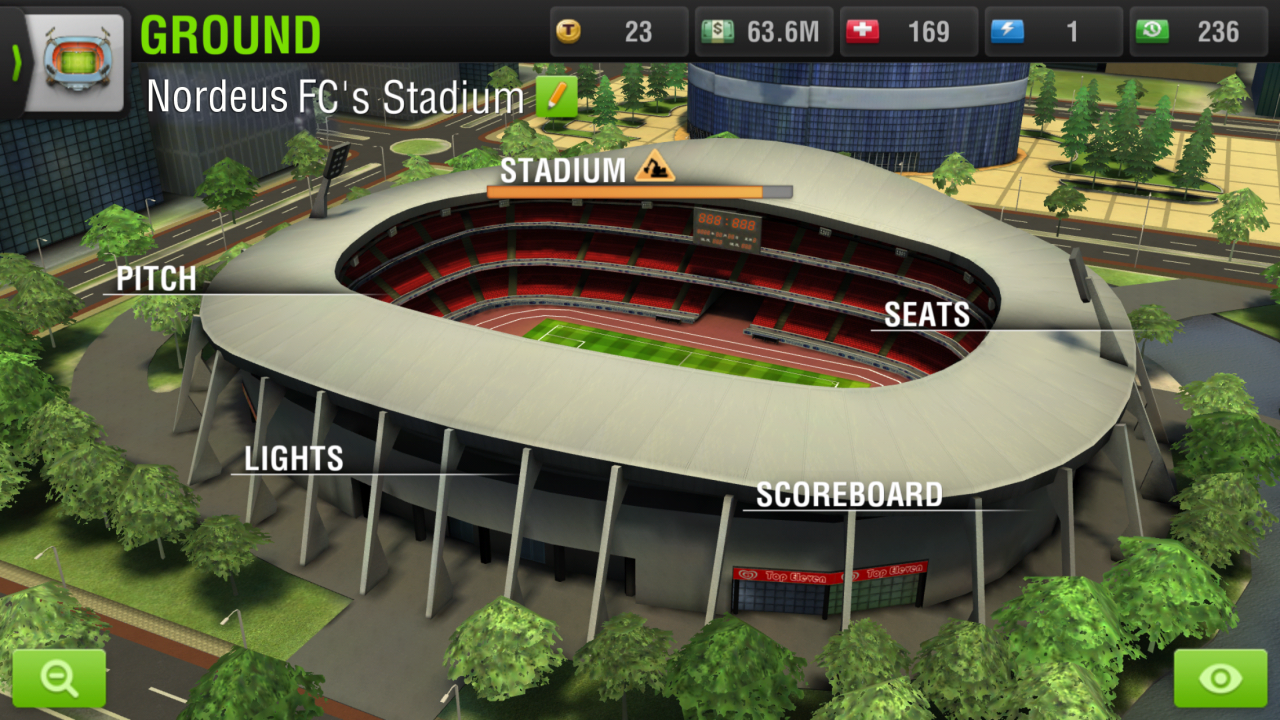1280x720 pixels.
Task: Tap the cash balance of 63.6M
Action: [763, 32]
